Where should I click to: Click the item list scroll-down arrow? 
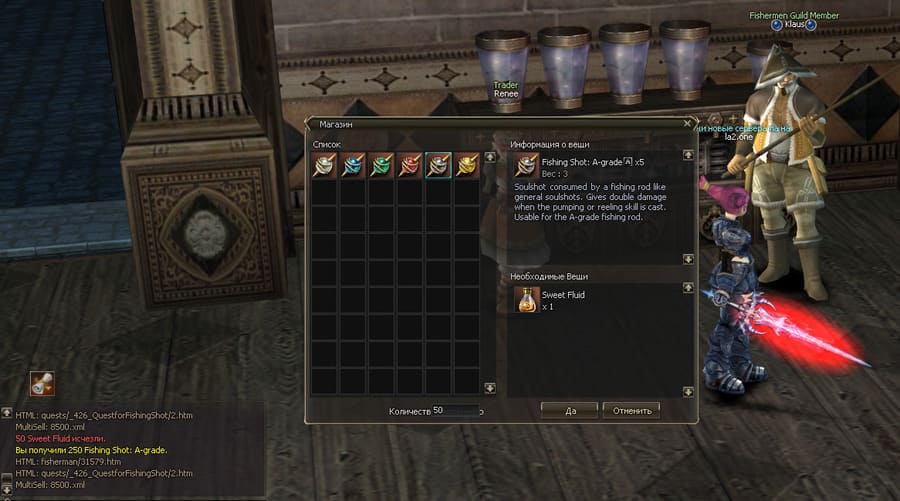[490, 388]
